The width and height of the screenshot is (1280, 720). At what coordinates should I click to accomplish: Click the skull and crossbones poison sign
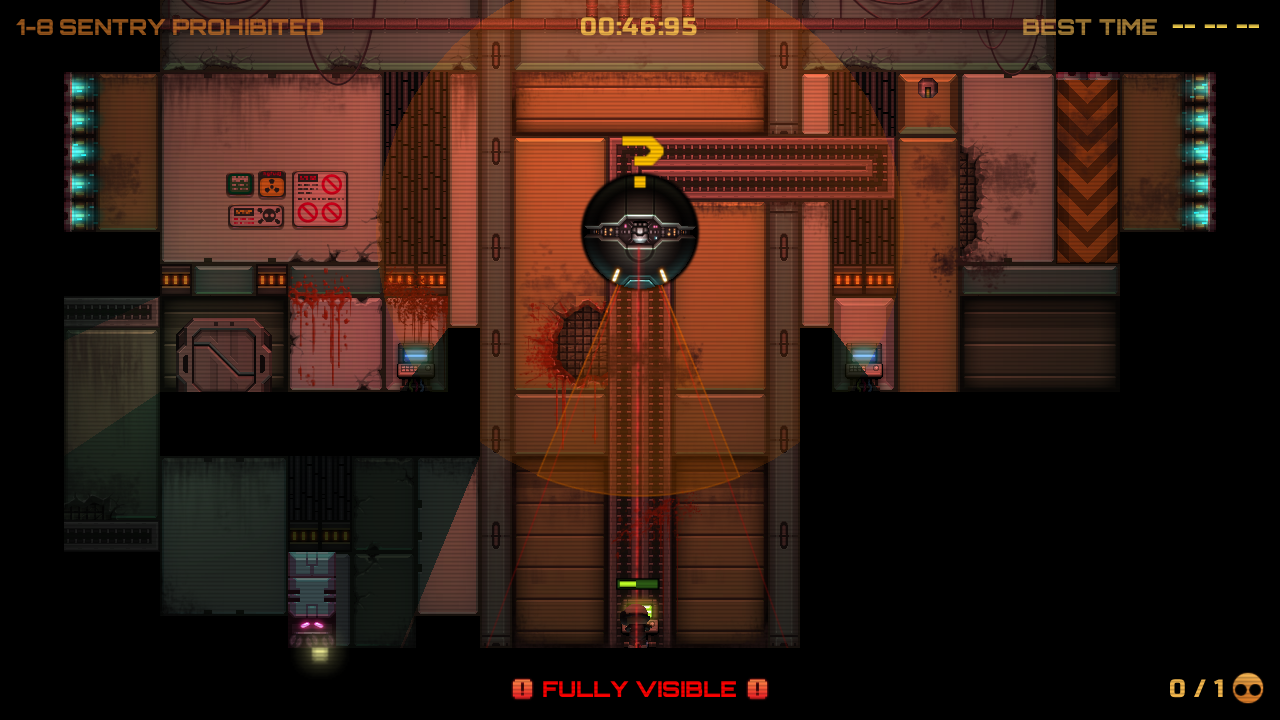tap(255, 216)
